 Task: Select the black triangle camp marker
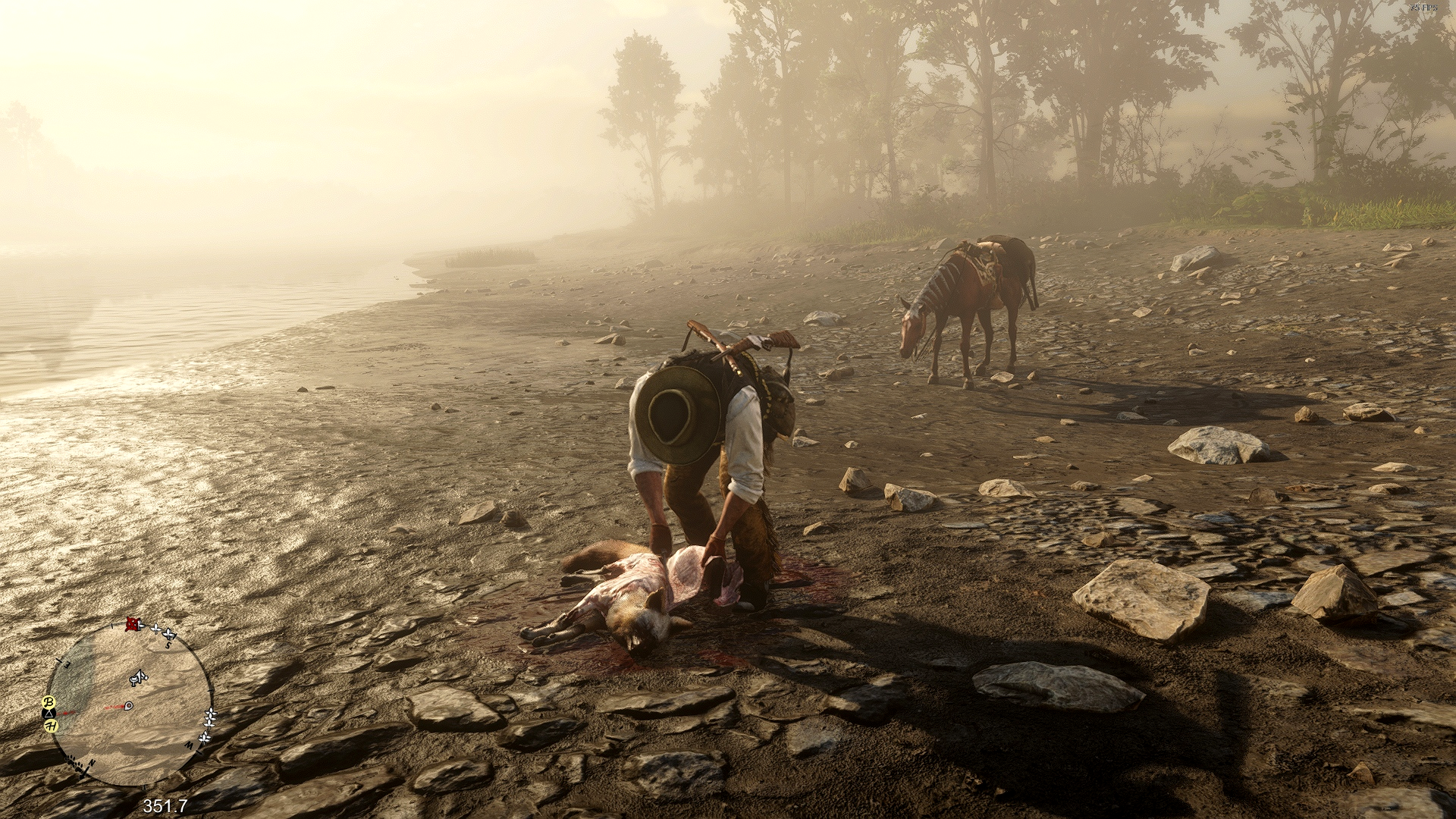(x=49, y=714)
